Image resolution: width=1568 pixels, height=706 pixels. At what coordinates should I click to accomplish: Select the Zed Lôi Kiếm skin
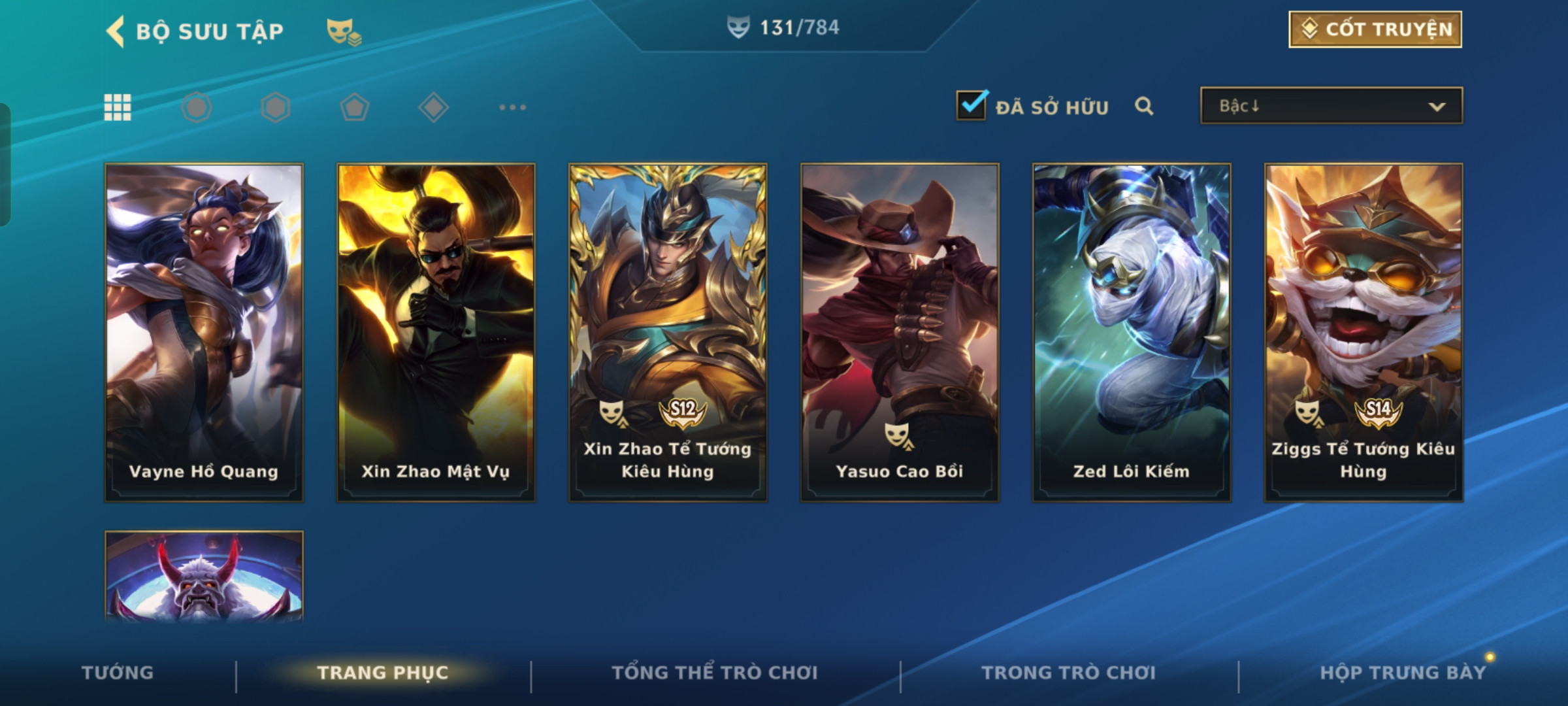point(1132,332)
